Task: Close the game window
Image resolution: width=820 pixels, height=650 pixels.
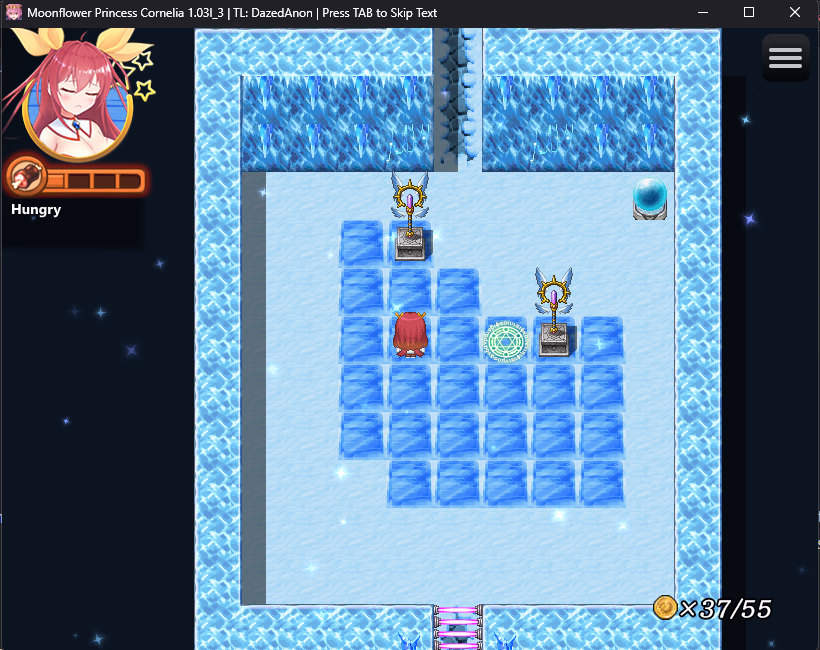Action: click(x=794, y=13)
